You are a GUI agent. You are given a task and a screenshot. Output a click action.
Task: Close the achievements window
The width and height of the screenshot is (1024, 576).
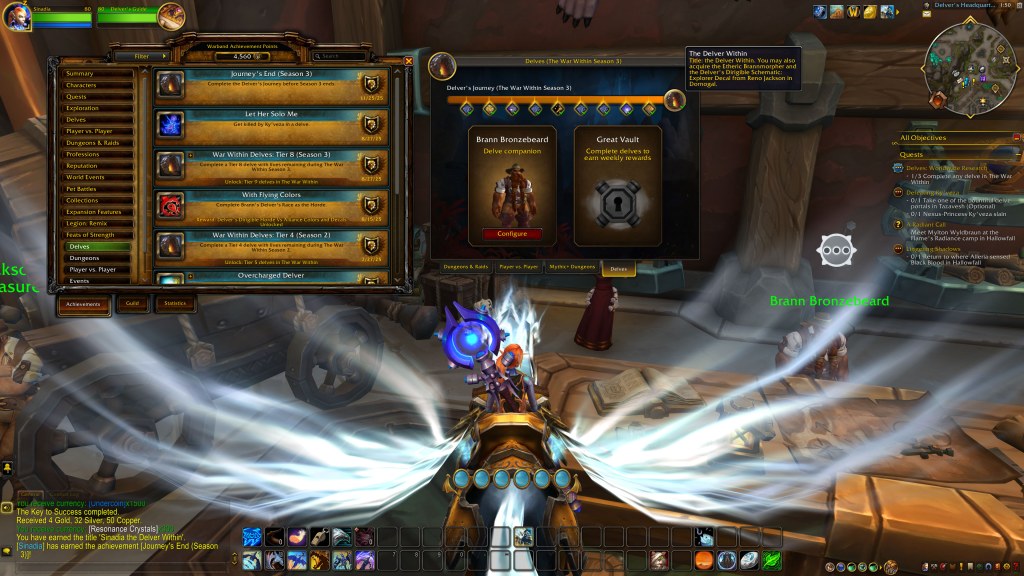408,61
